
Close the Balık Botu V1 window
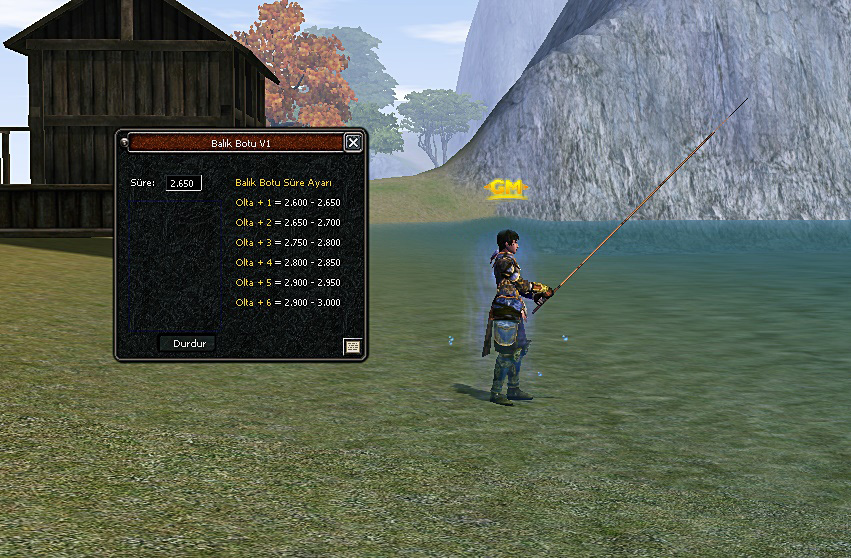coord(353,143)
